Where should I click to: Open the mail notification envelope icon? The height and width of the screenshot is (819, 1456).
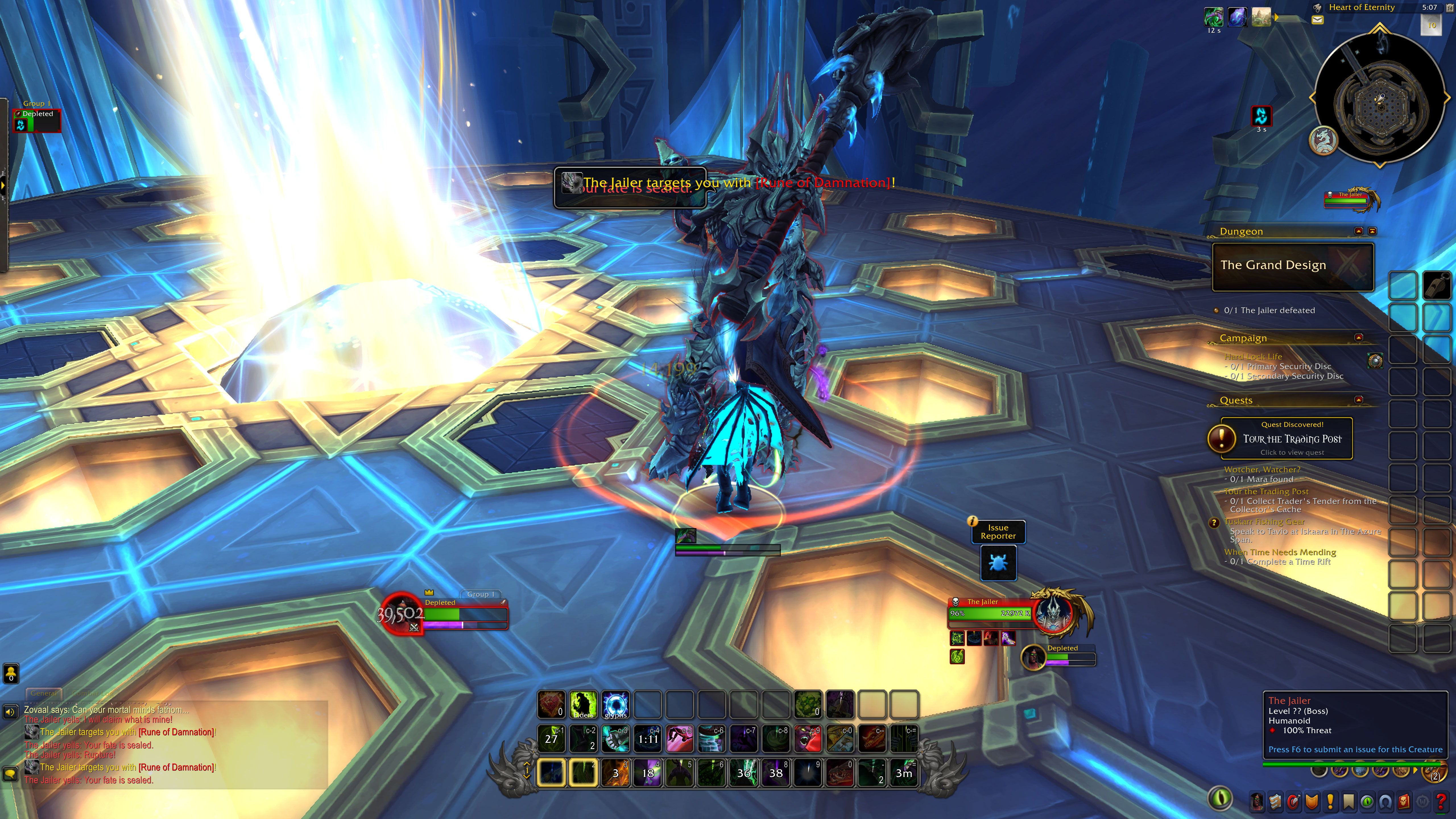[x=1318, y=20]
